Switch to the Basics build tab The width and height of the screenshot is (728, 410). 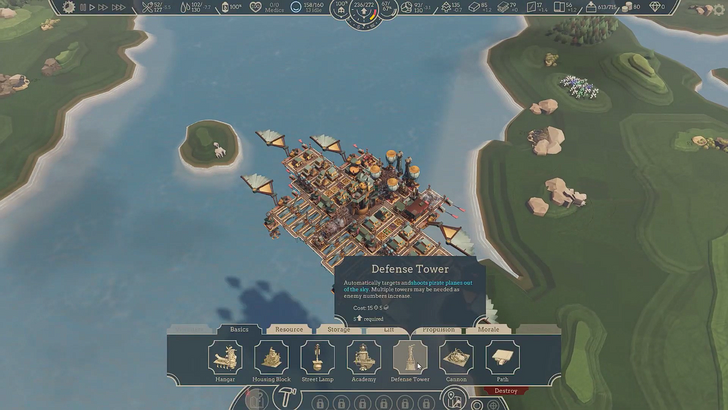coord(239,329)
